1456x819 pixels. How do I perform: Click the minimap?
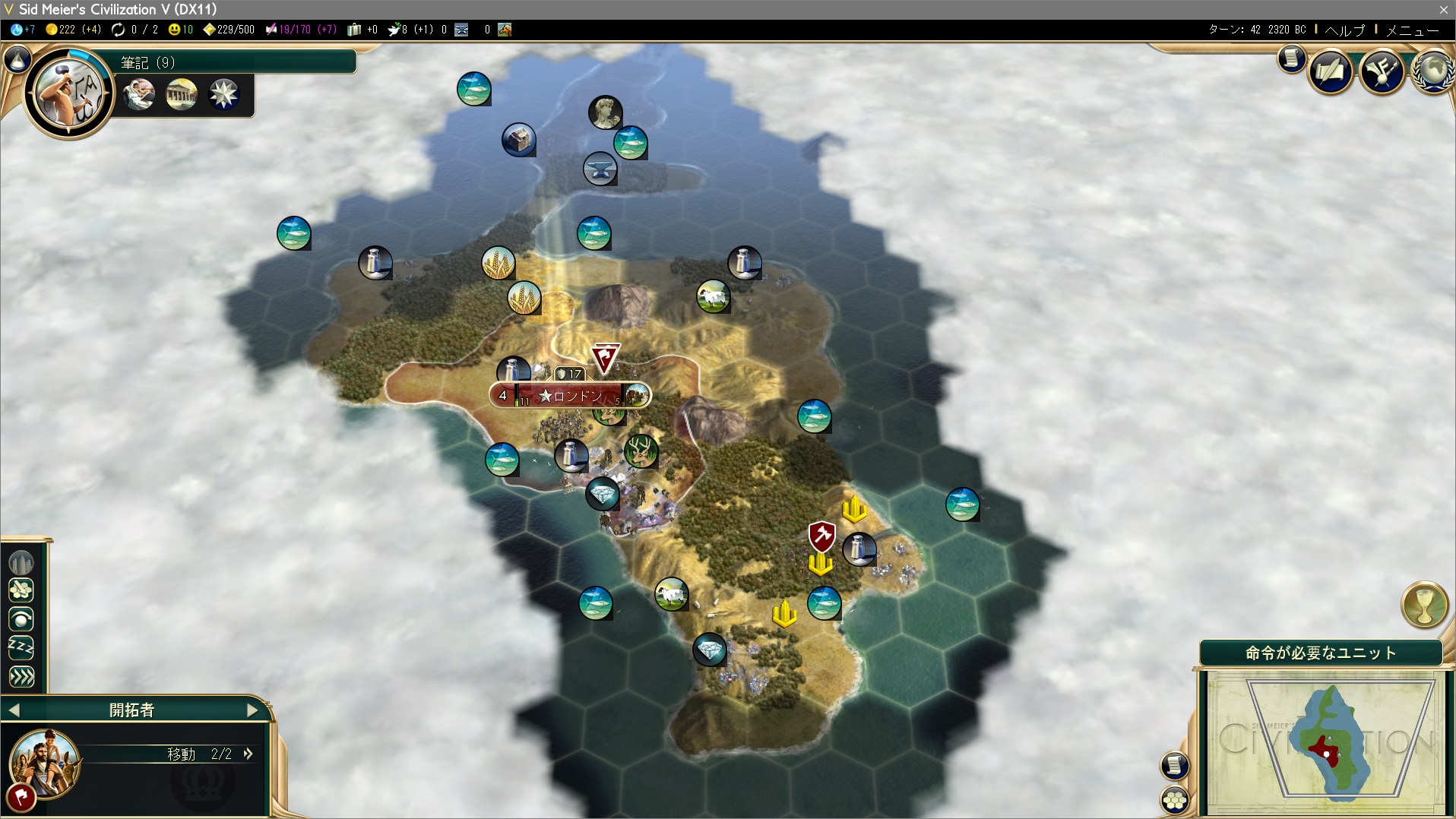(1326, 741)
